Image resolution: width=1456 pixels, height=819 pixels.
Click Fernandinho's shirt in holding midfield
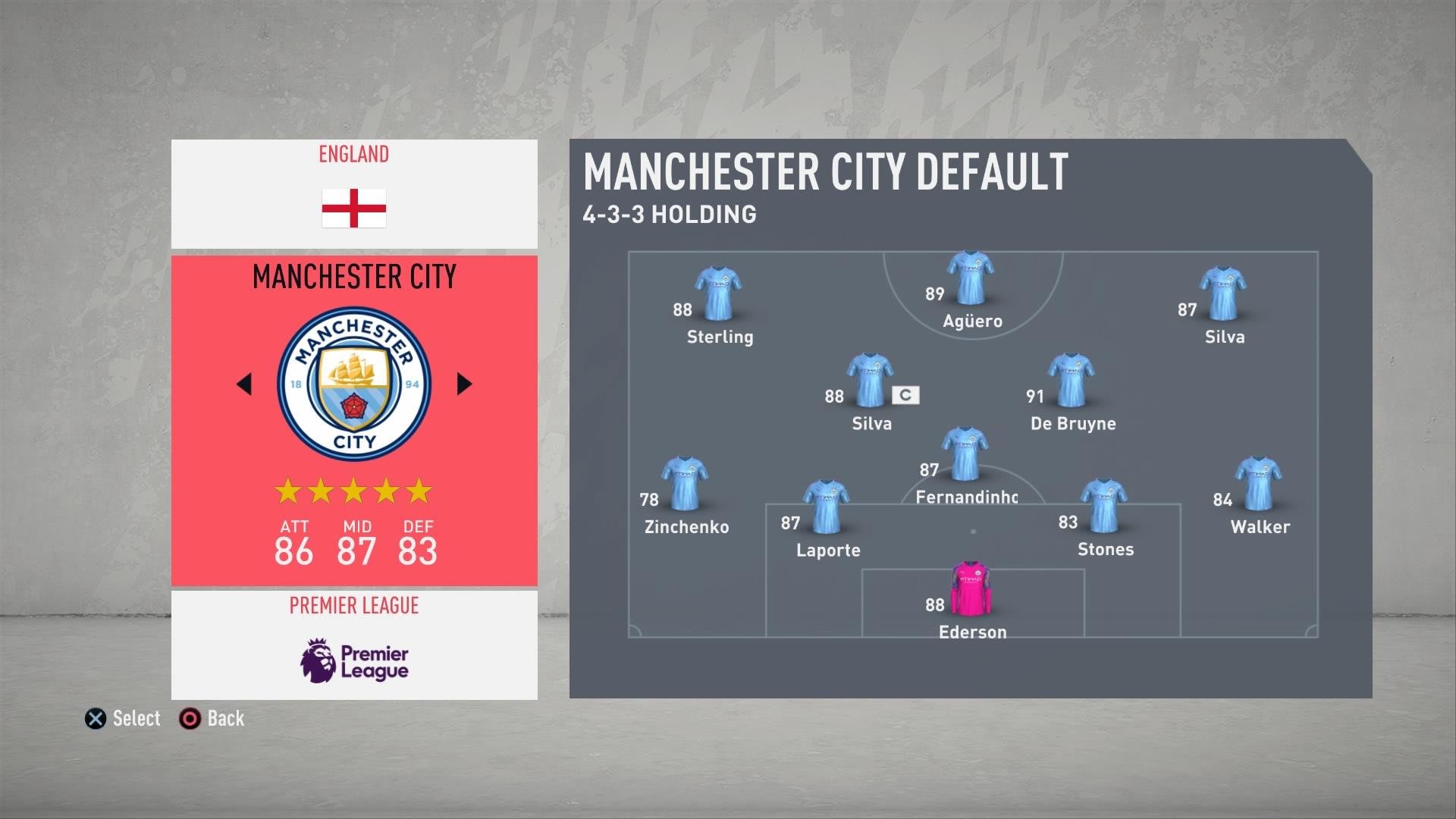965,454
